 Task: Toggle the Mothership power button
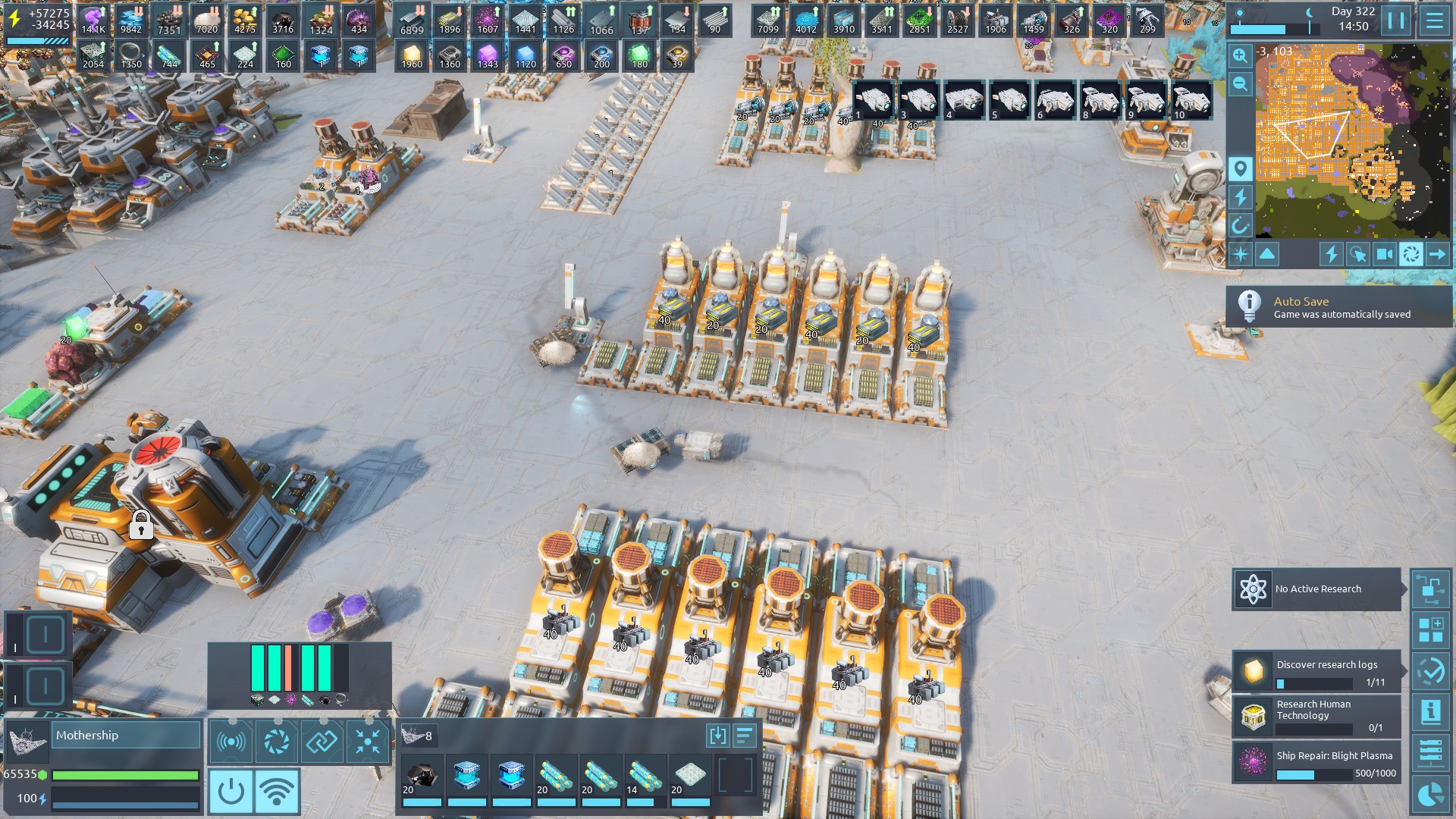coord(231,791)
